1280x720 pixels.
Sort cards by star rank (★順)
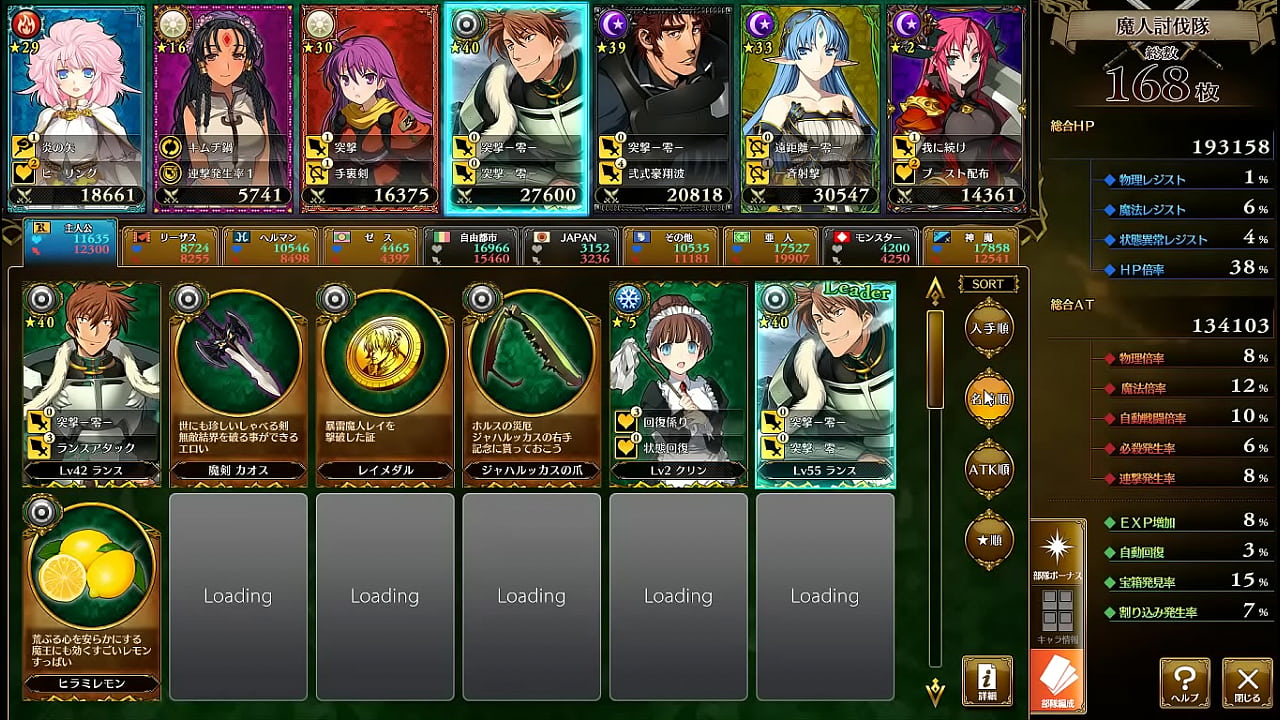(988, 540)
